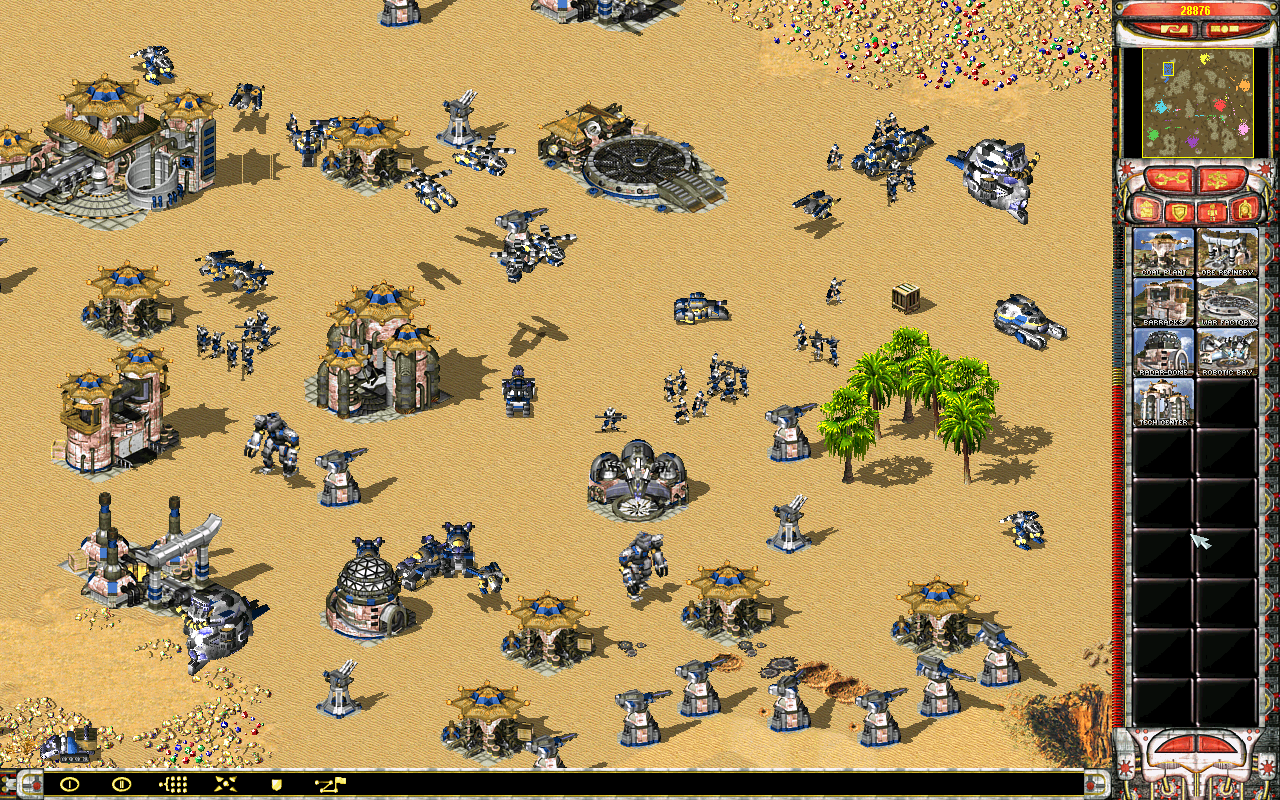Select the Barracks build icon
1280x800 pixels.
(x=1163, y=302)
